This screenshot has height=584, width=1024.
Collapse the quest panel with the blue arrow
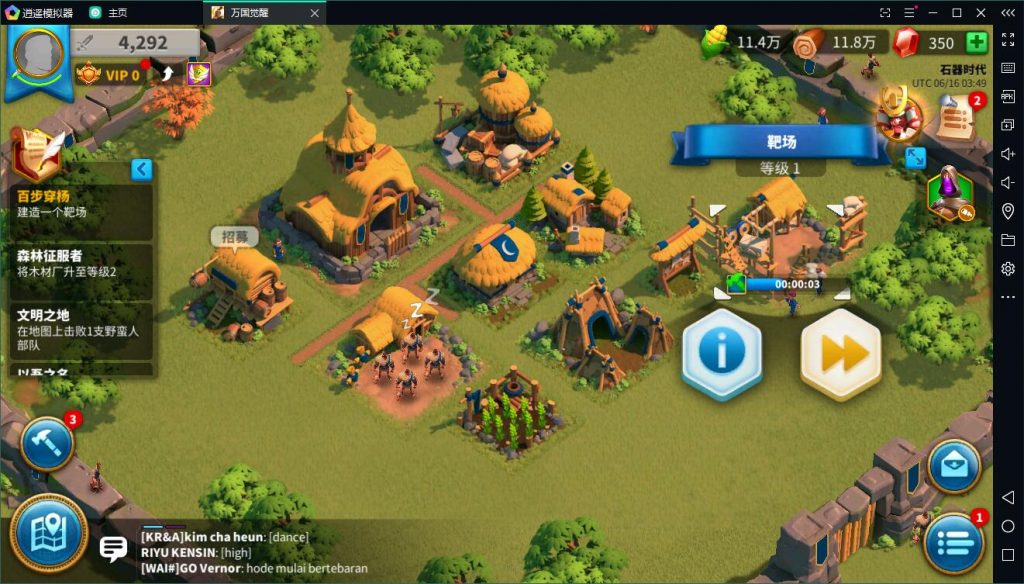coord(142,169)
